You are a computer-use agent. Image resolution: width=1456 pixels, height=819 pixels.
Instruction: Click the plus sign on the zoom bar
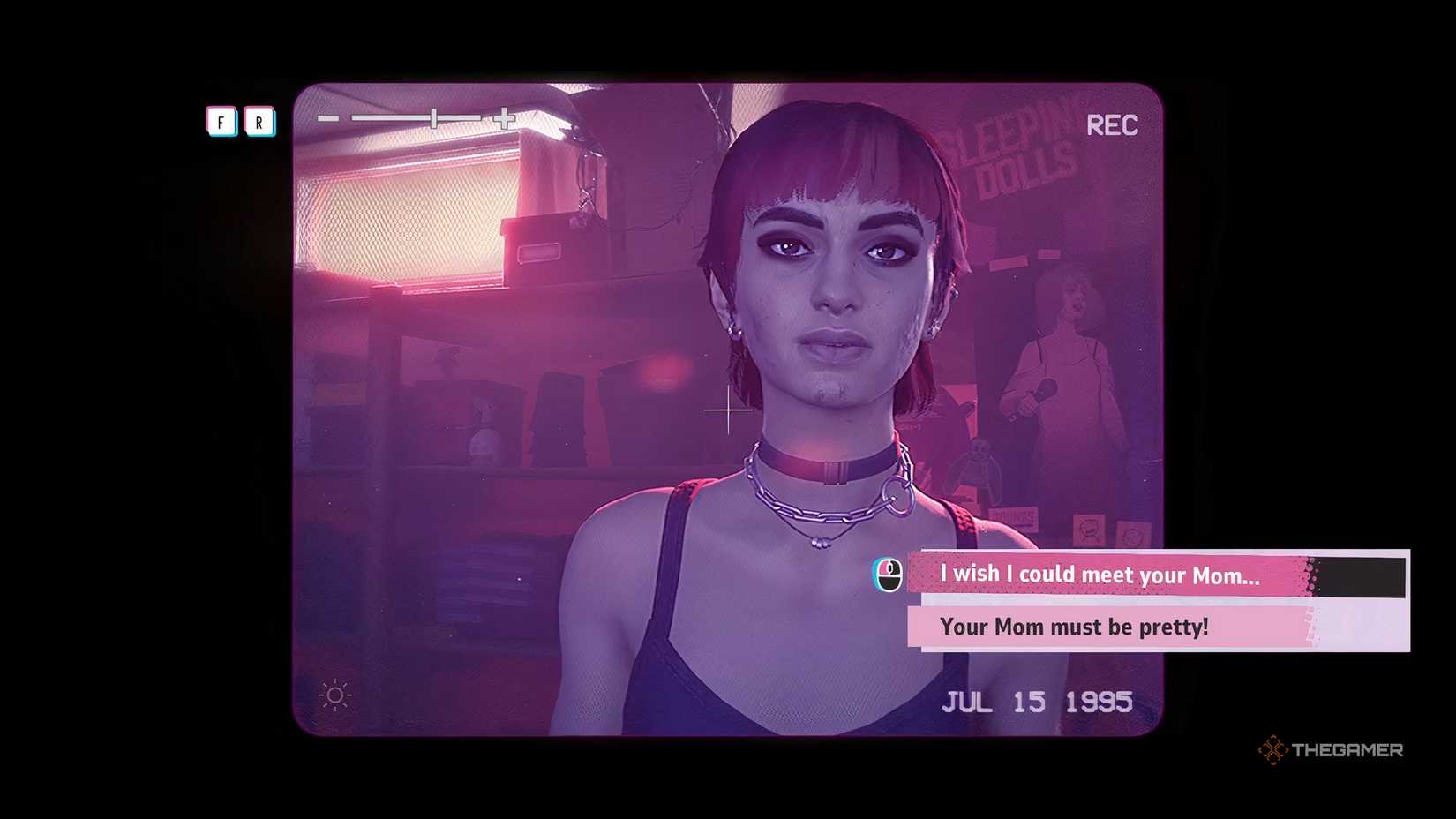coord(503,120)
